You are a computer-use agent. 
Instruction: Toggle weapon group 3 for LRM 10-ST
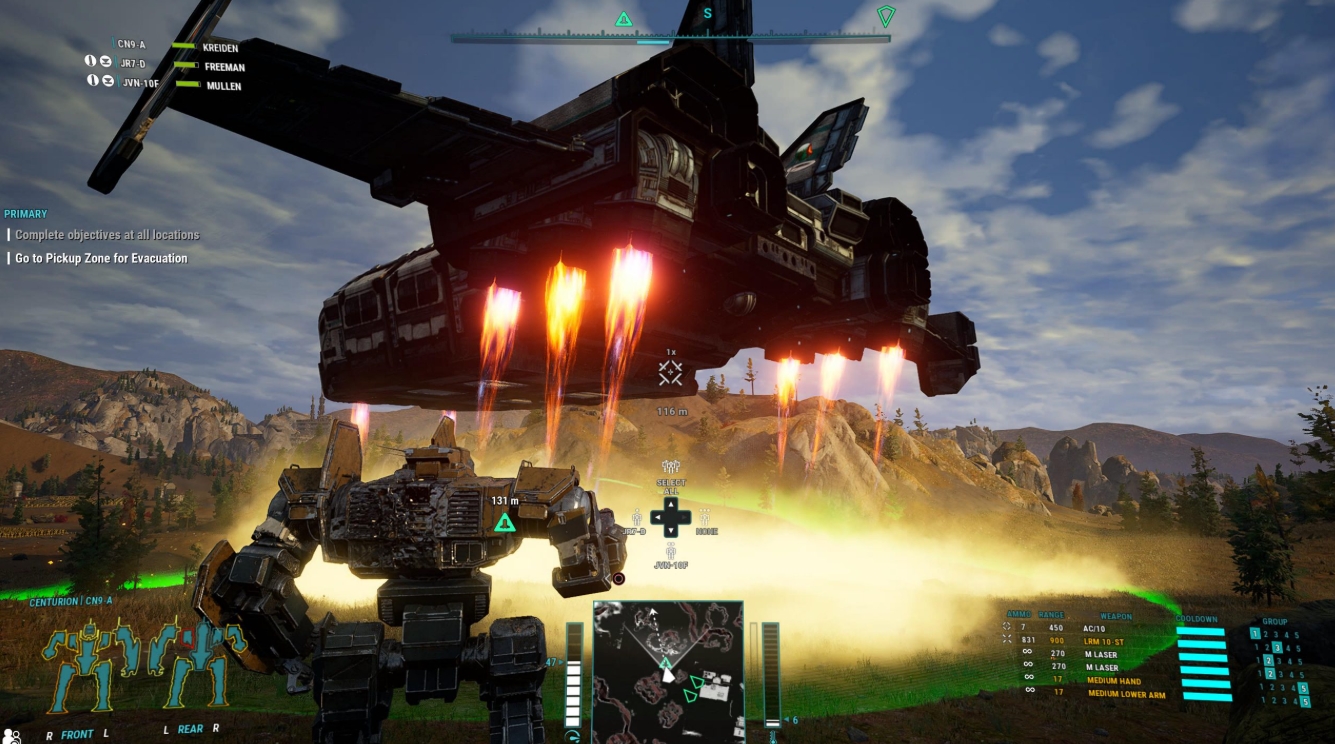coord(1277,645)
